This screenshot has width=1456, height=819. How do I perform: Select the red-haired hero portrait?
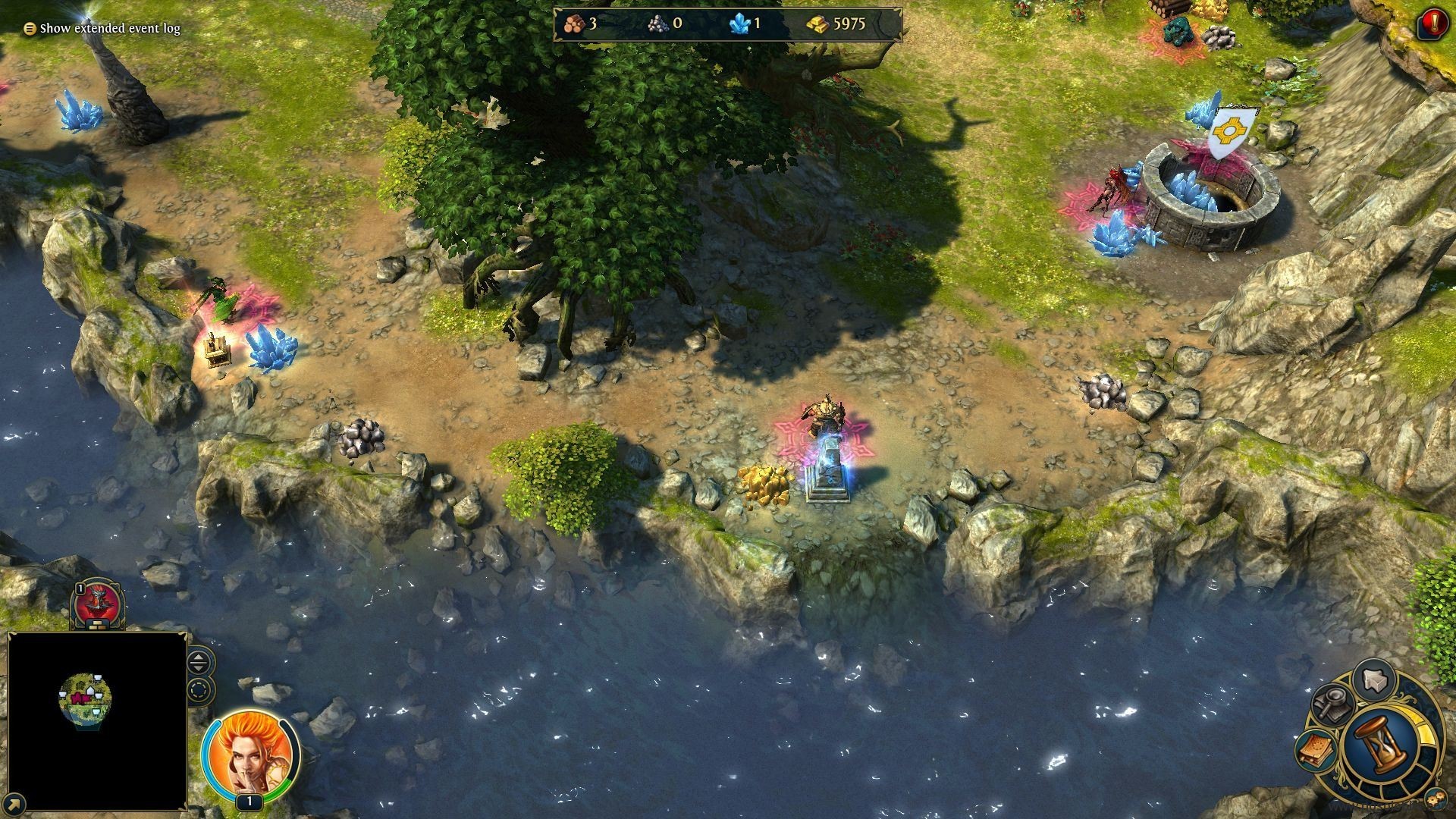point(249,755)
